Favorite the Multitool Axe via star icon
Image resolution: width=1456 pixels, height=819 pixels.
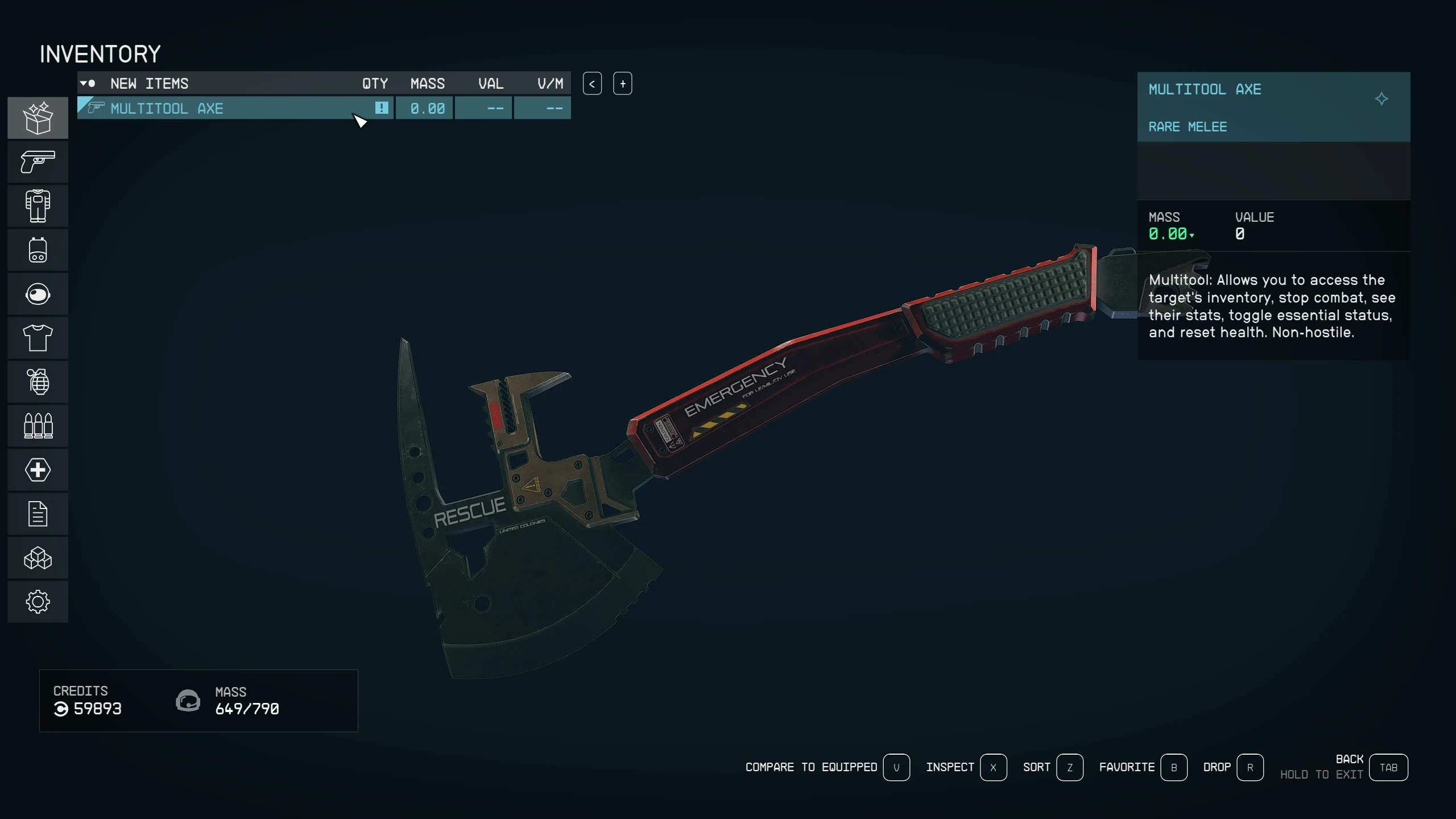coord(1381,99)
